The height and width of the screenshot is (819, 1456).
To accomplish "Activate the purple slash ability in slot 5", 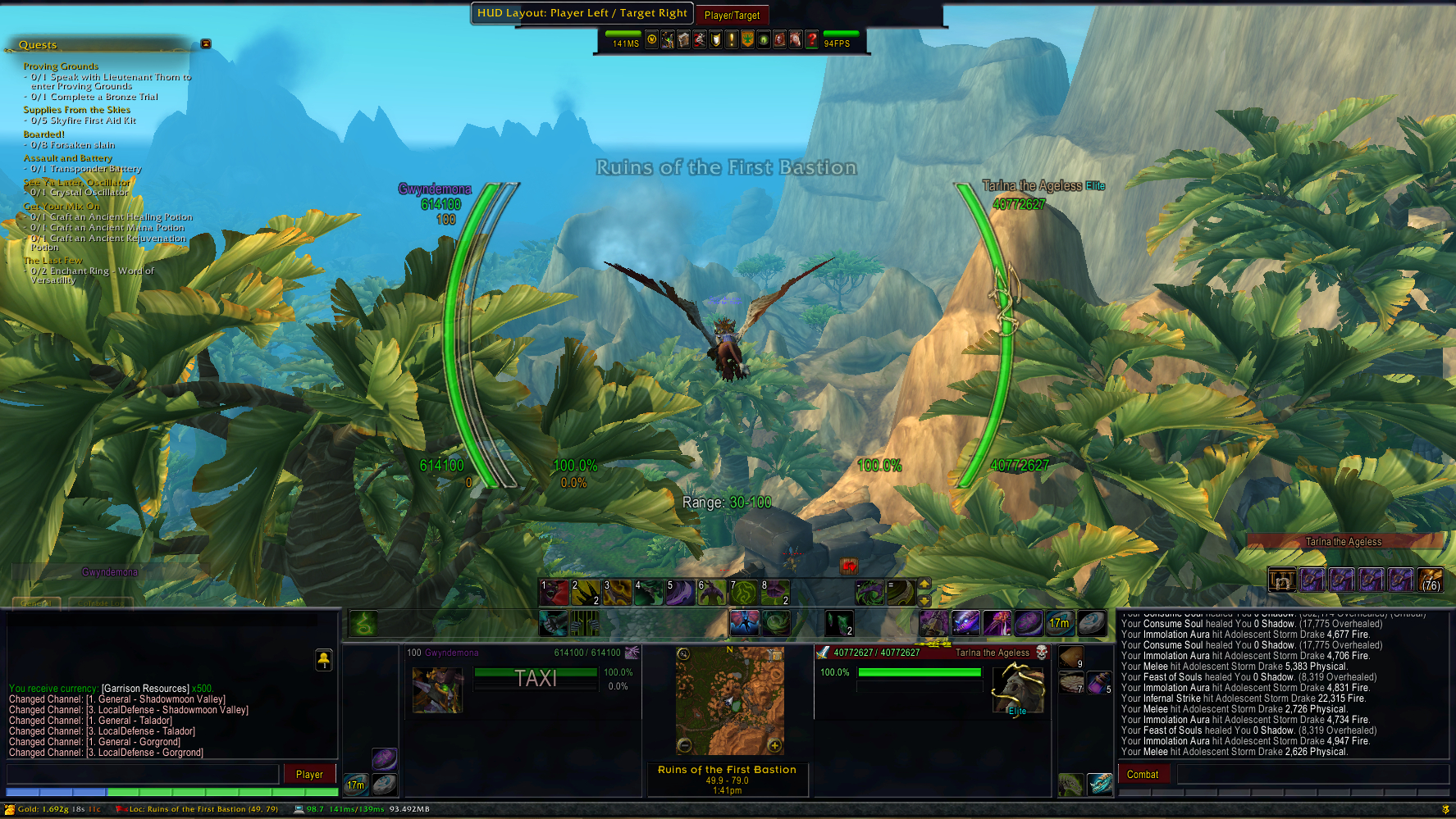I will (680, 592).
